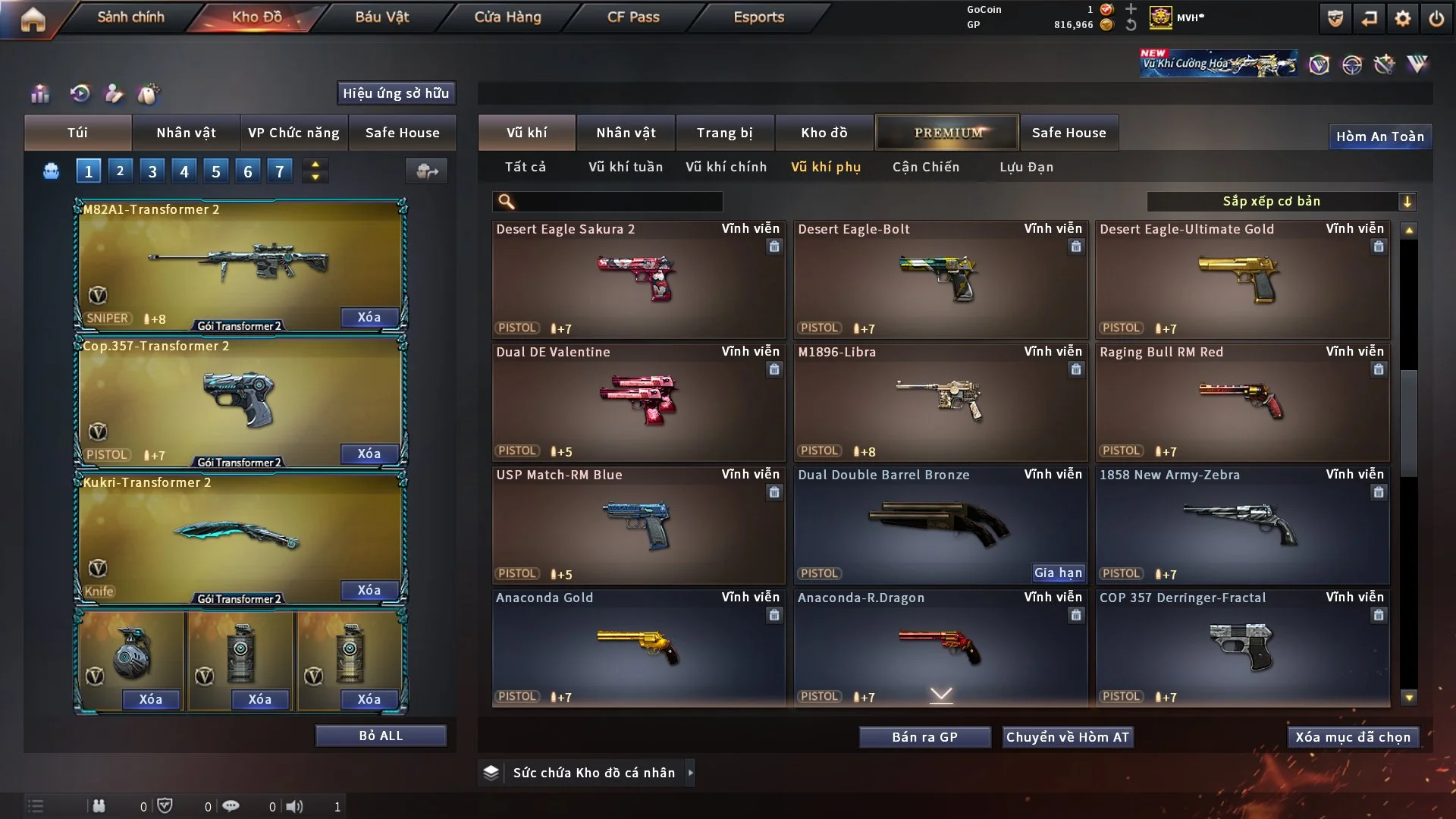Go to Sảnh chính lobby
Image resolution: width=1456 pixels, height=819 pixels.
coord(130,17)
